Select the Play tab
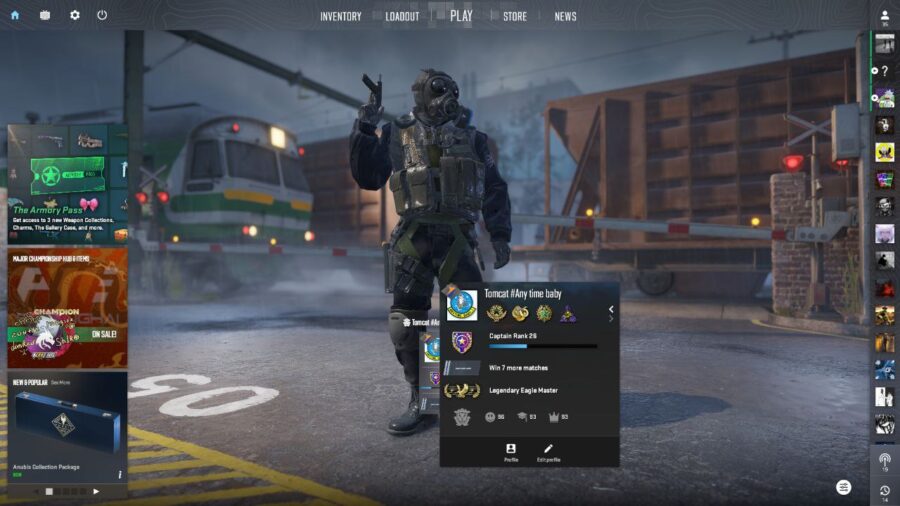The image size is (900, 506). click(x=461, y=15)
